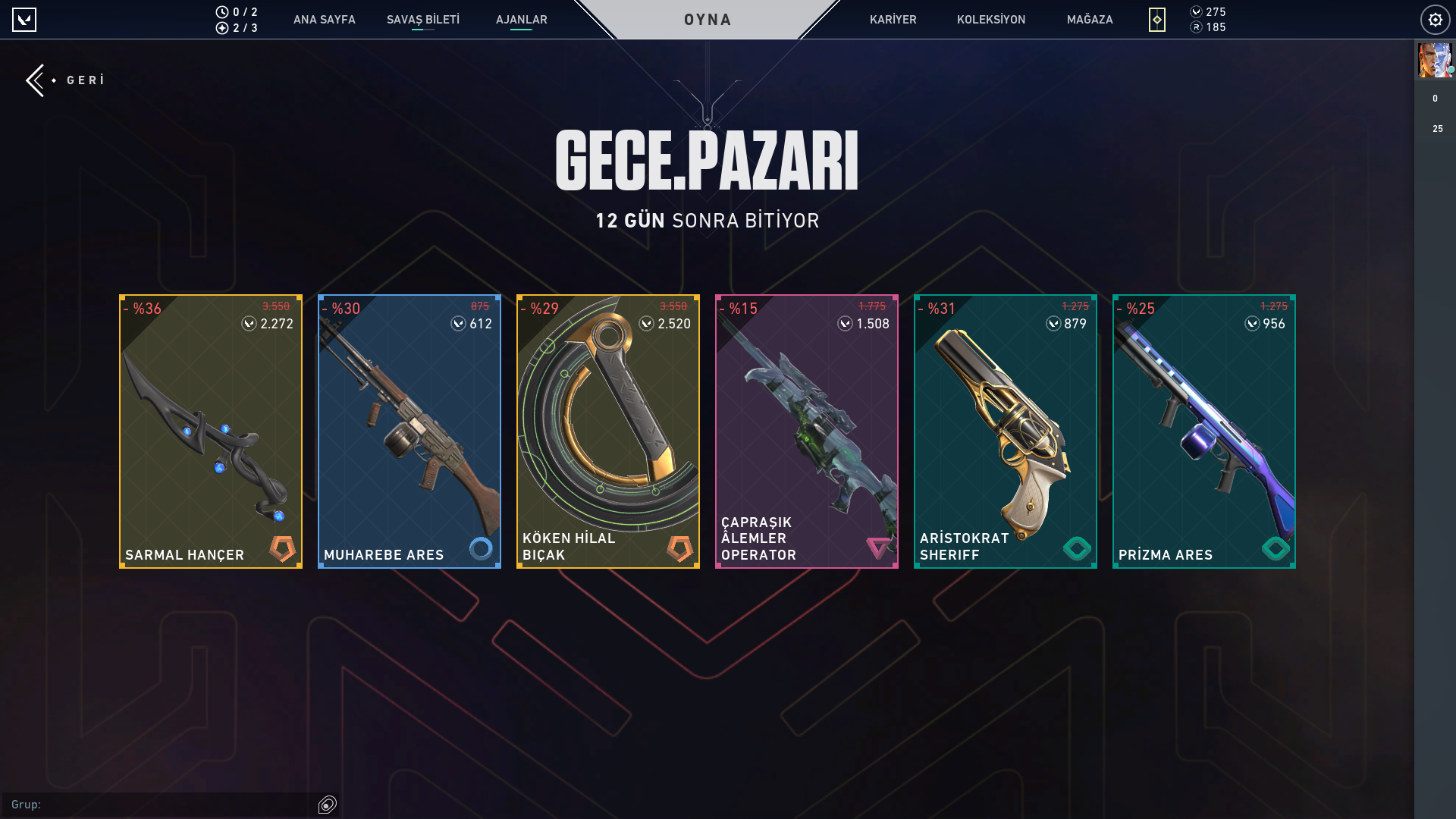
Task: Open the player avatar in social panel
Action: 1435,61
